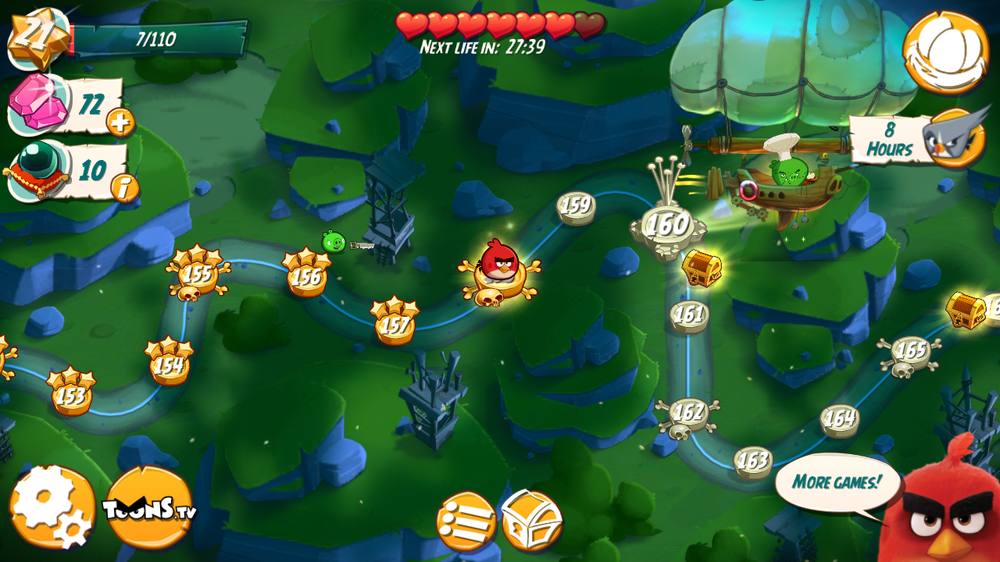The height and width of the screenshot is (562, 1000).
Task: Select level 156 on the map
Action: coord(306,277)
